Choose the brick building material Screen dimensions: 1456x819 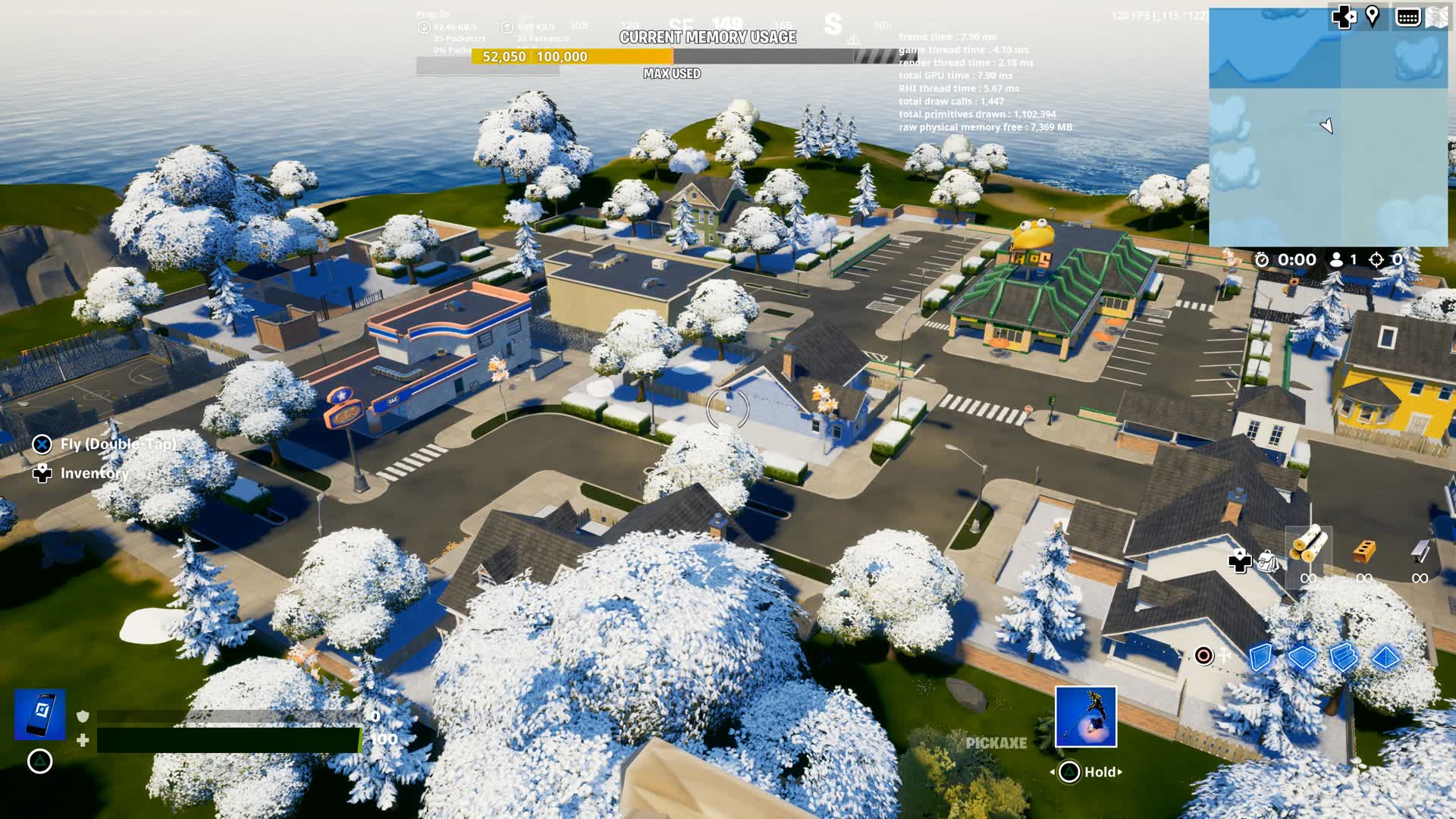click(1364, 550)
